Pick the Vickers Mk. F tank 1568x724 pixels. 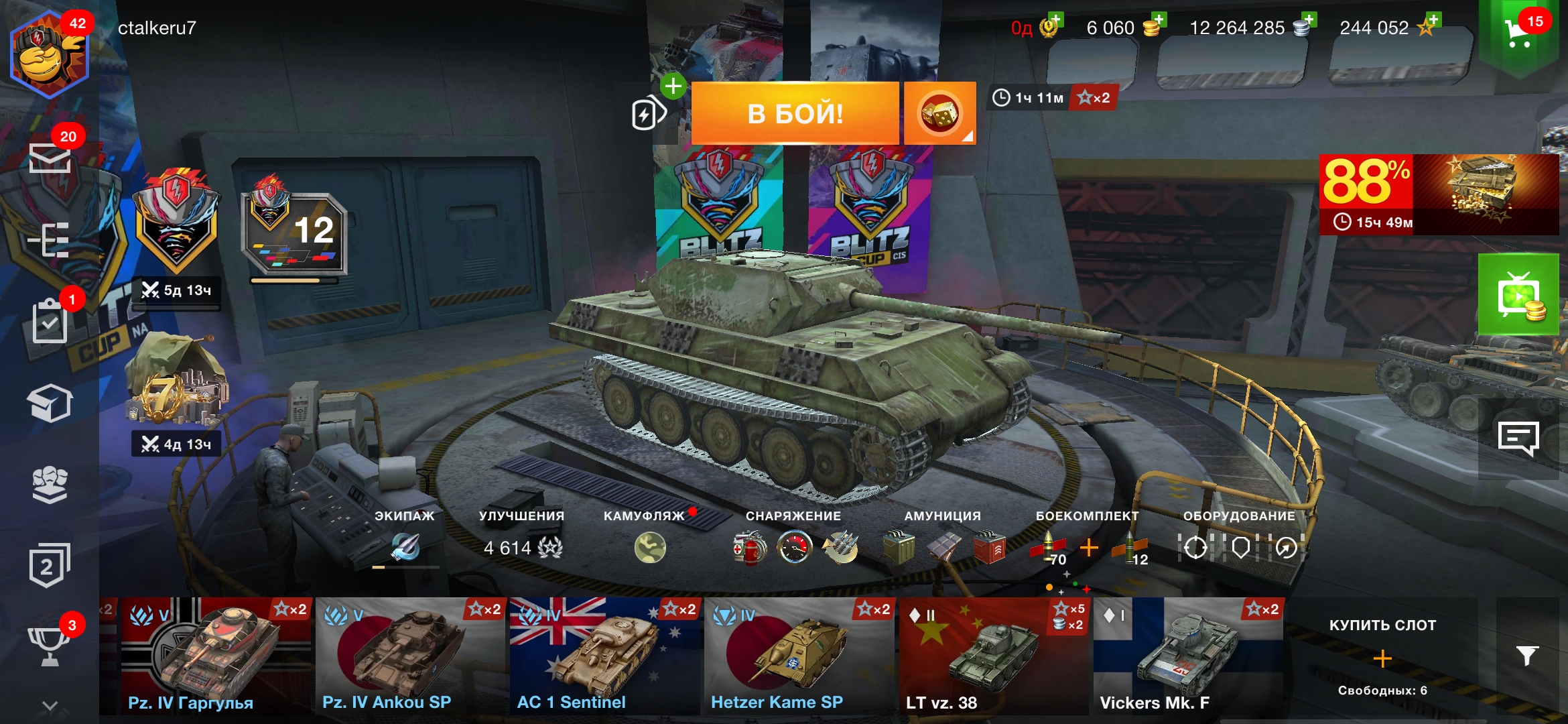1187,657
